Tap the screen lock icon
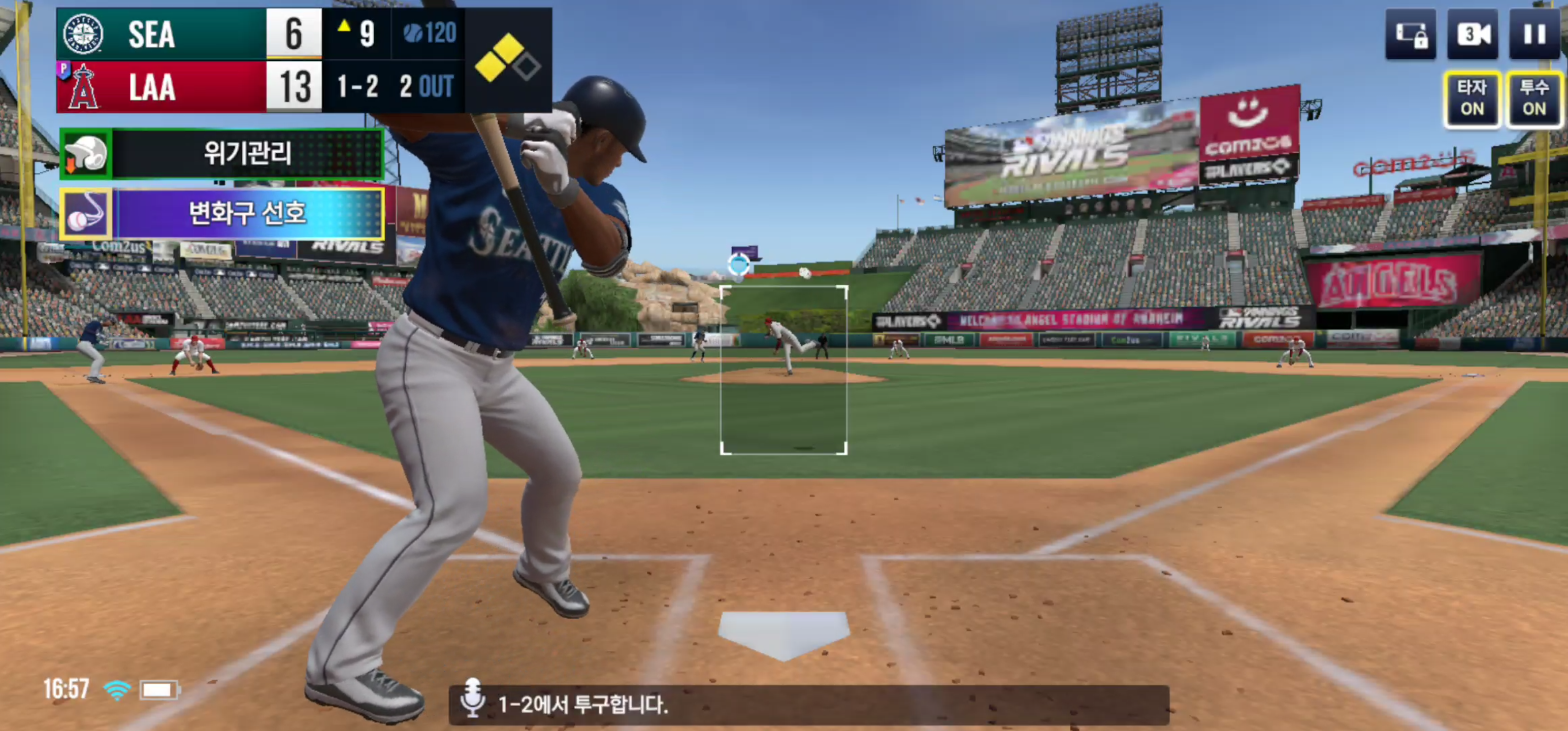1568x731 pixels. coord(1411,35)
